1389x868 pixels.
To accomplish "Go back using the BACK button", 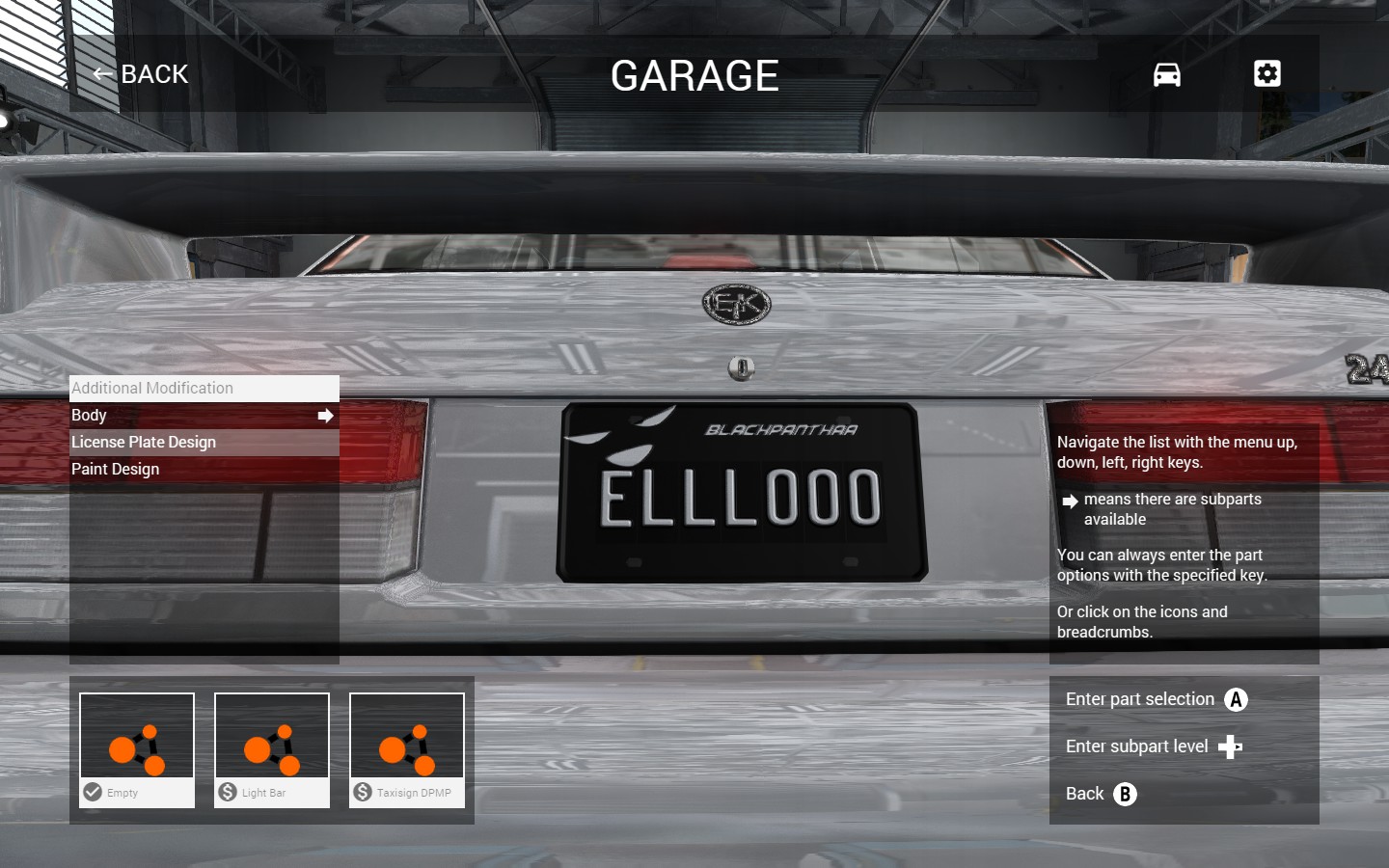I will 141,74.
